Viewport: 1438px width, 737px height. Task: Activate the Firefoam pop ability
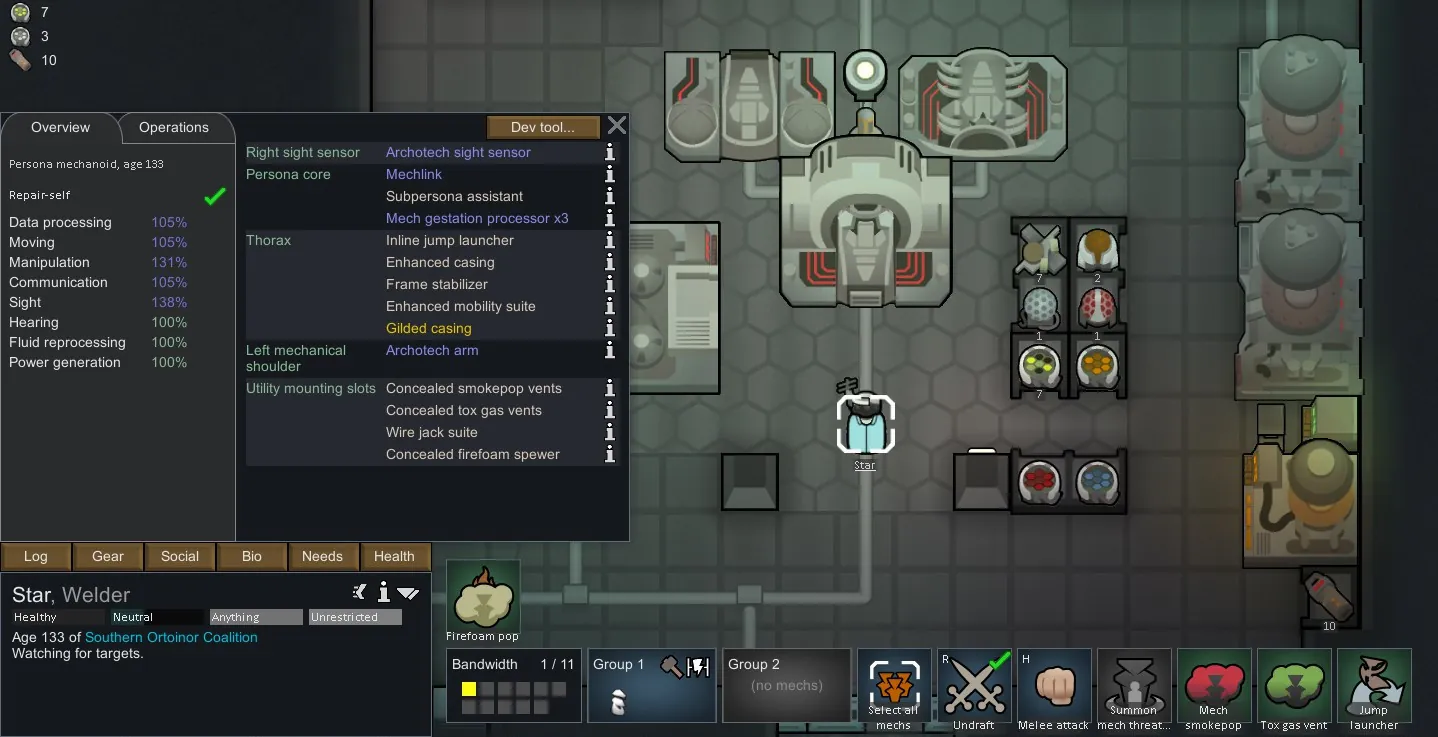point(483,601)
